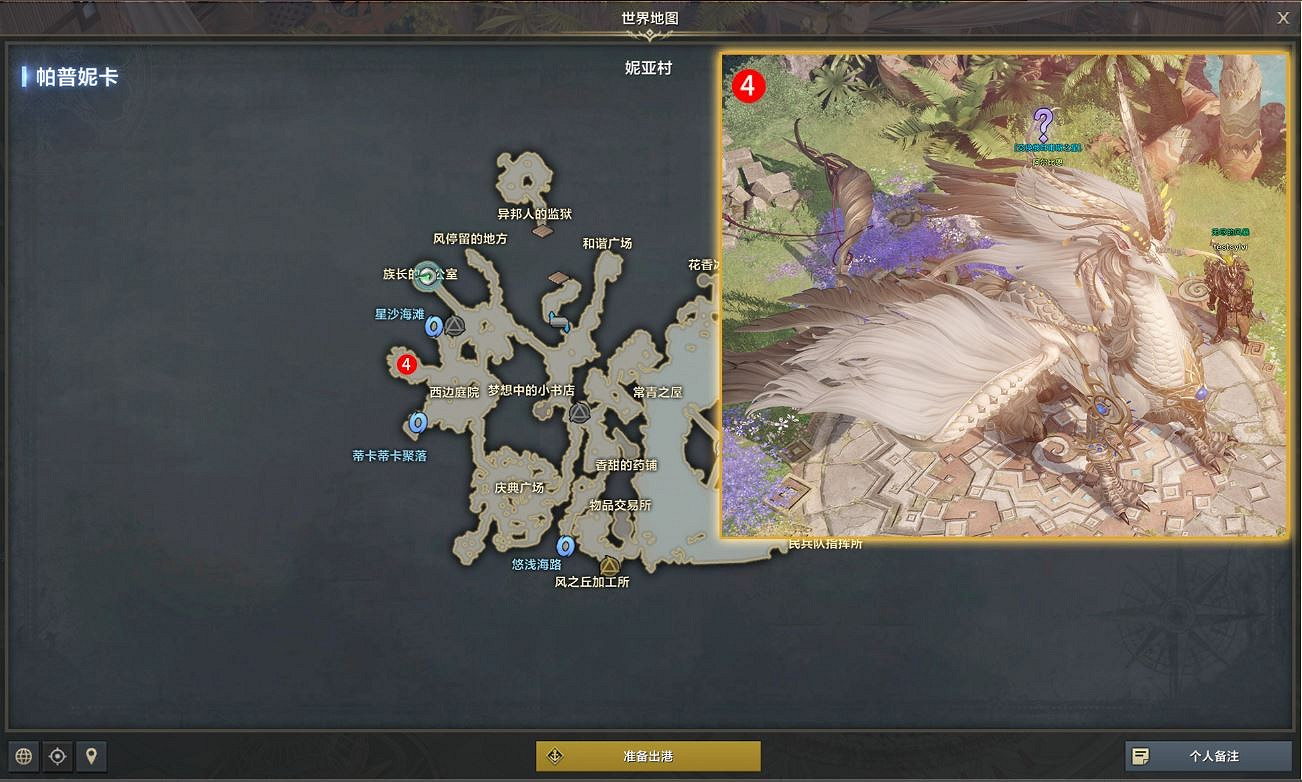This screenshot has height=782, width=1302.
Task: Select the globe world view icon
Action: point(22,757)
